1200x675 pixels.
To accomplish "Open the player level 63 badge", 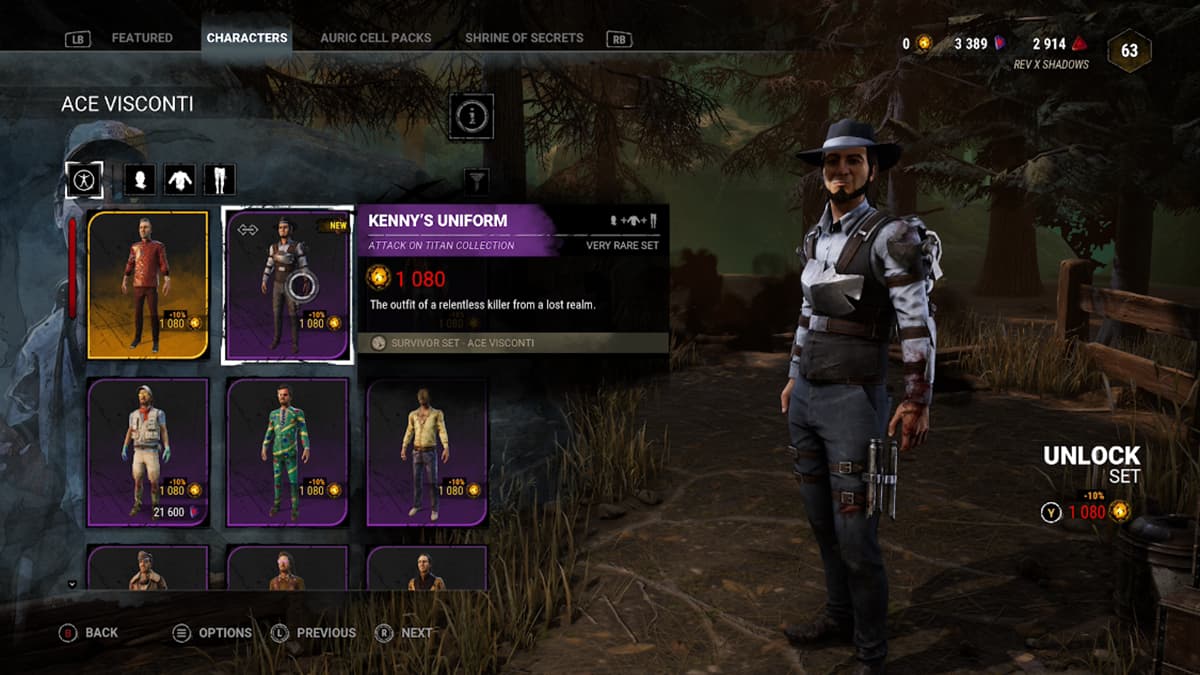I will pyautogui.click(x=1129, y=51).
